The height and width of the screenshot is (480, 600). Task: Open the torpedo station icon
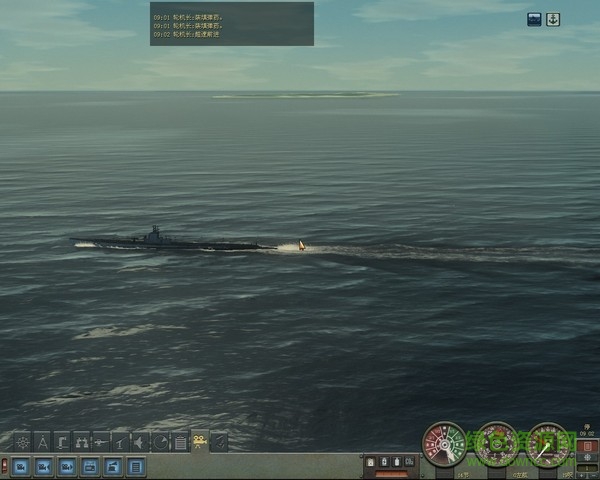pyautogui.click(x=101, y=441)
